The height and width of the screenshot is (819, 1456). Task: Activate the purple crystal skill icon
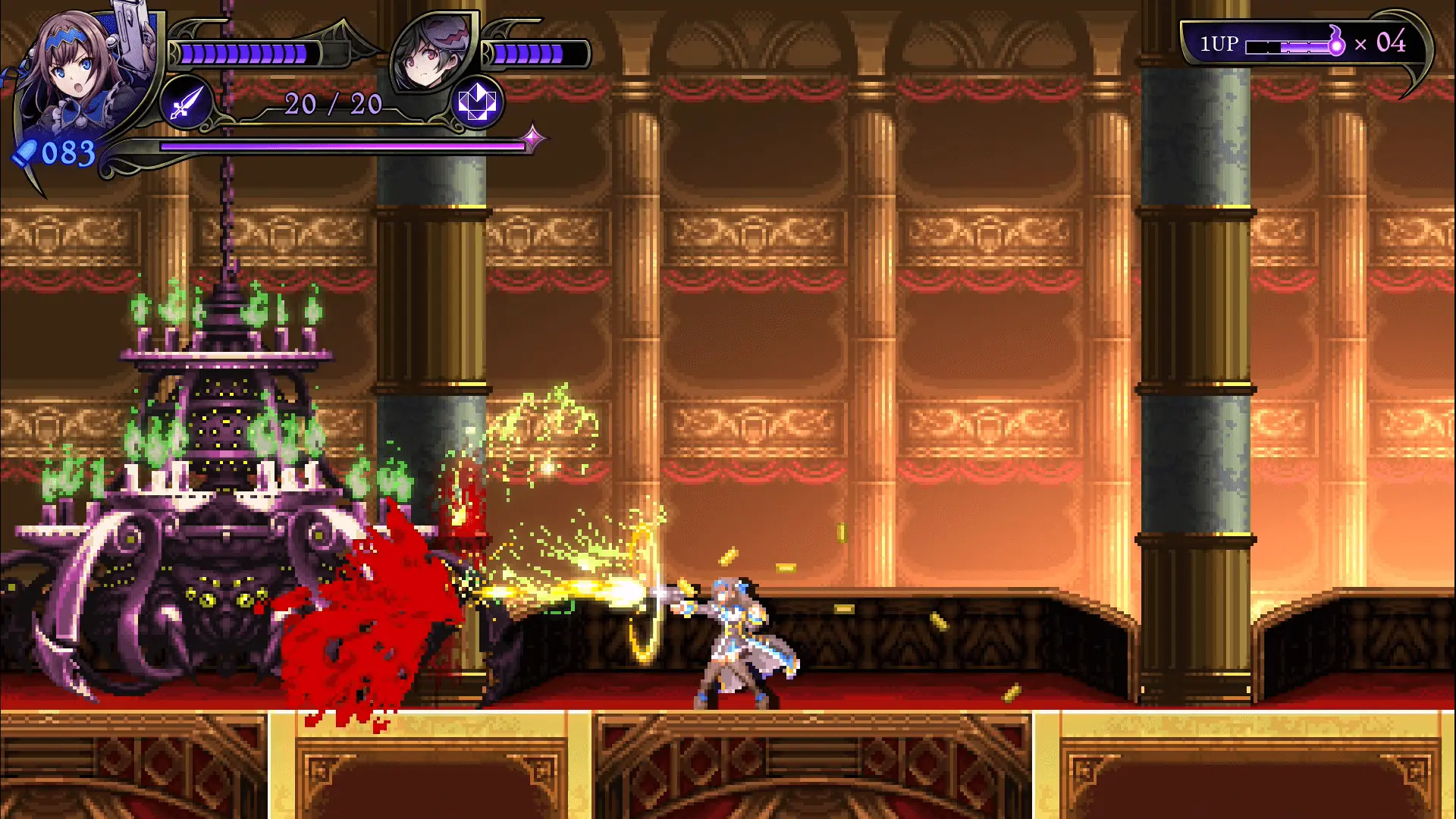click(x=477, y=102)
